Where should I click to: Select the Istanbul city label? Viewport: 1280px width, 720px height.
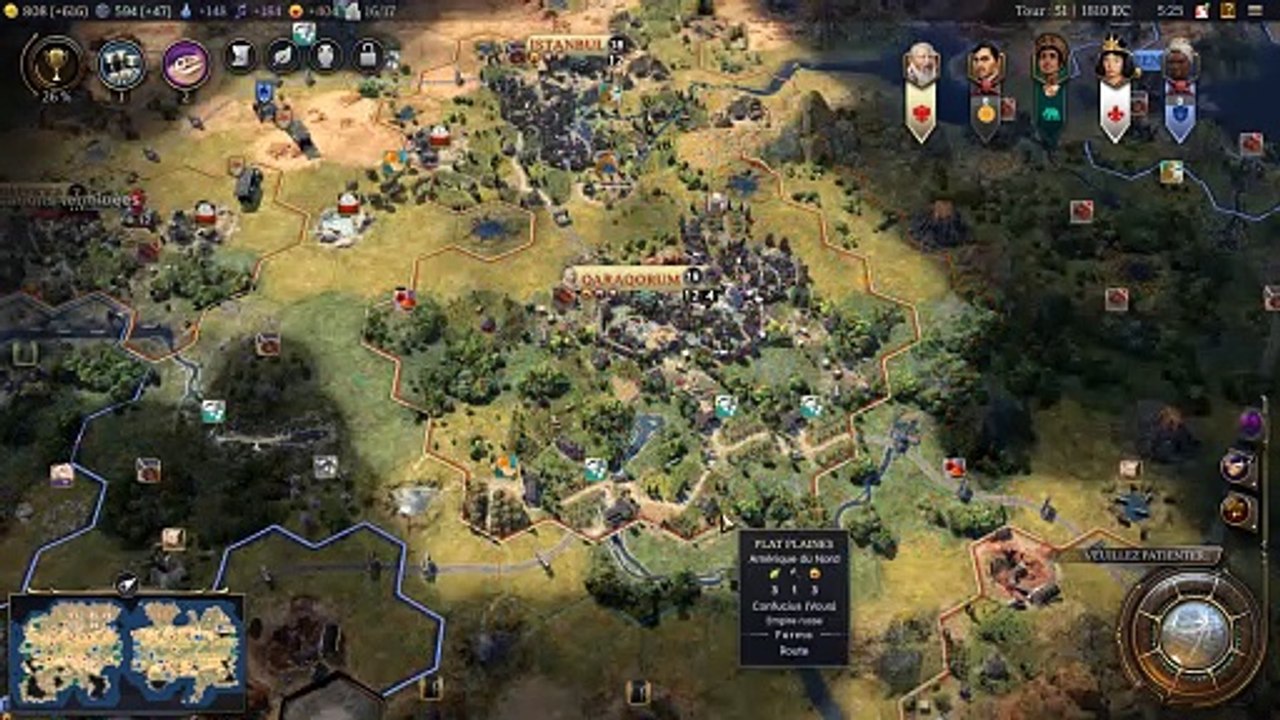pyautogui.click(x=567, y=45)
